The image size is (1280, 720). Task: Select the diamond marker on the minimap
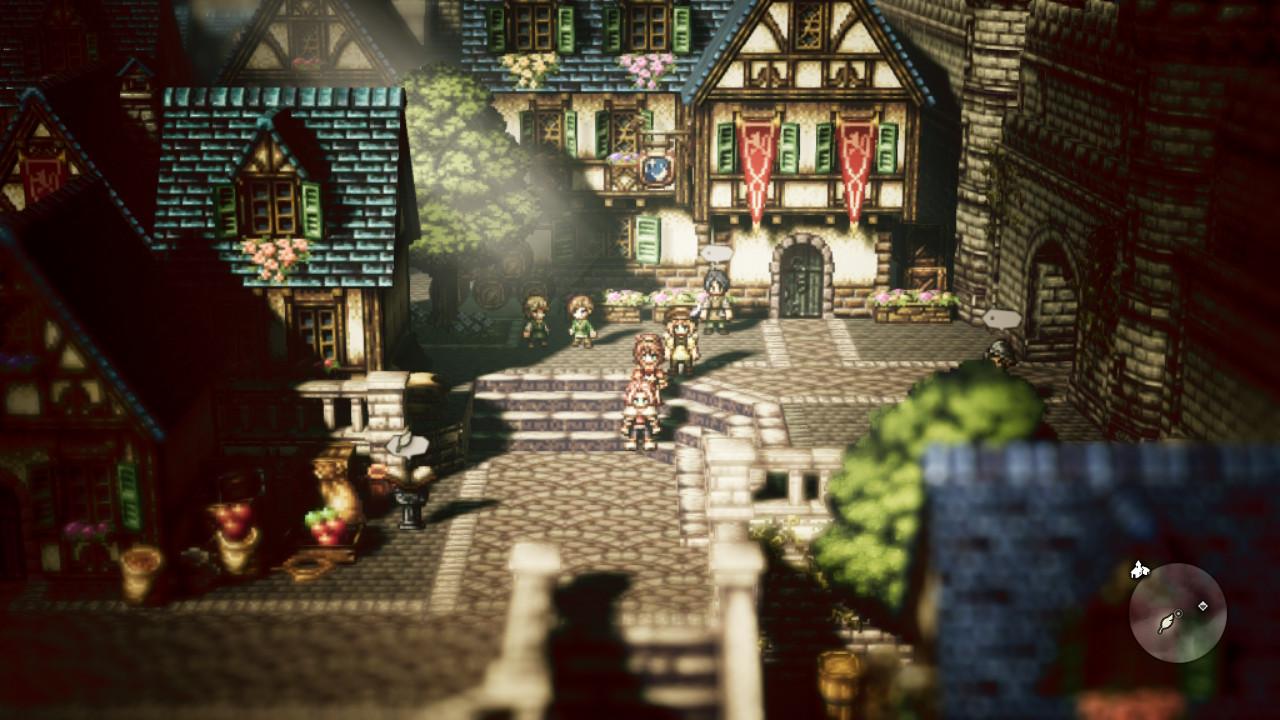coord(1203,606)
